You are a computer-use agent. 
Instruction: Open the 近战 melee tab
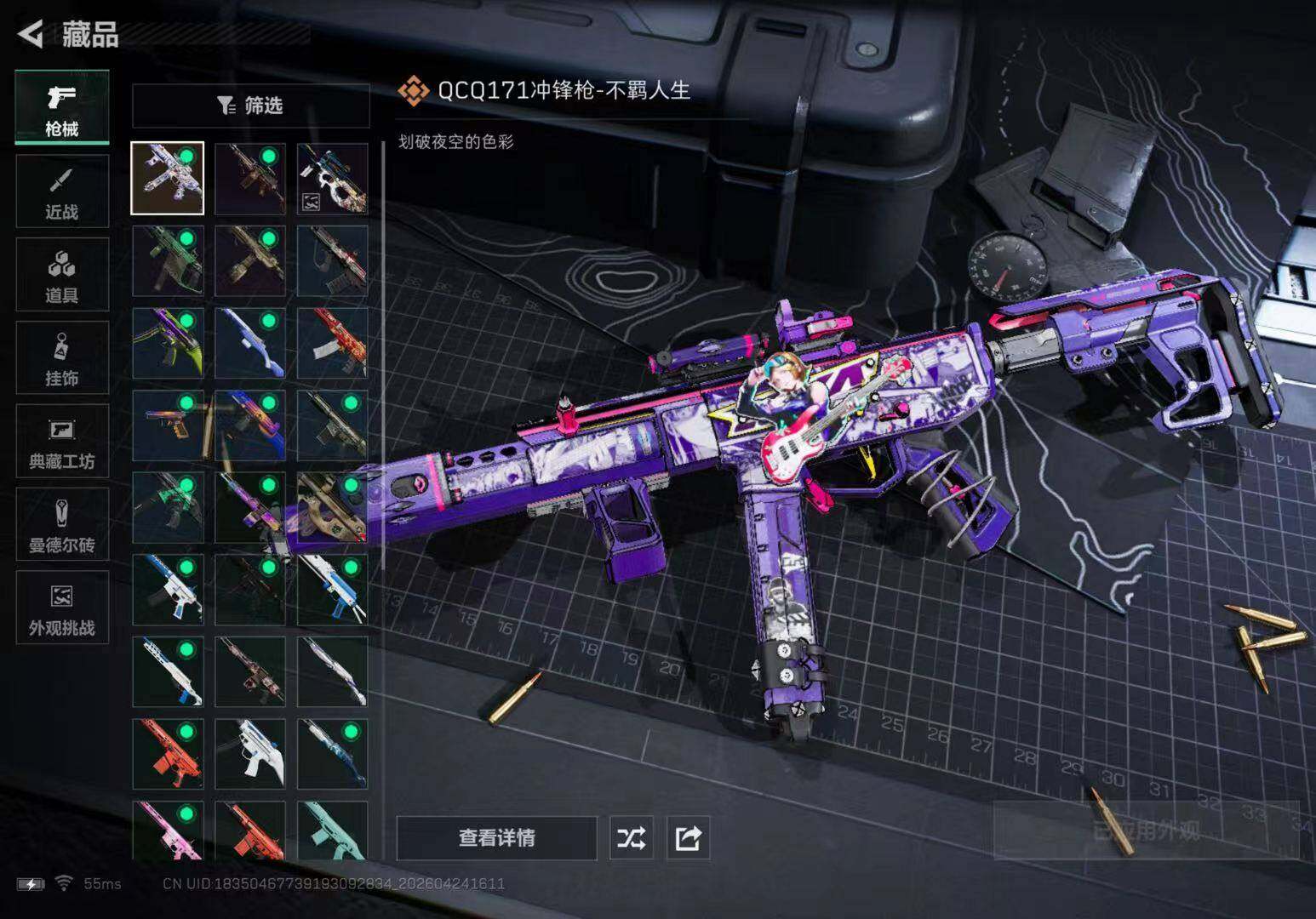tap(62, 191)
